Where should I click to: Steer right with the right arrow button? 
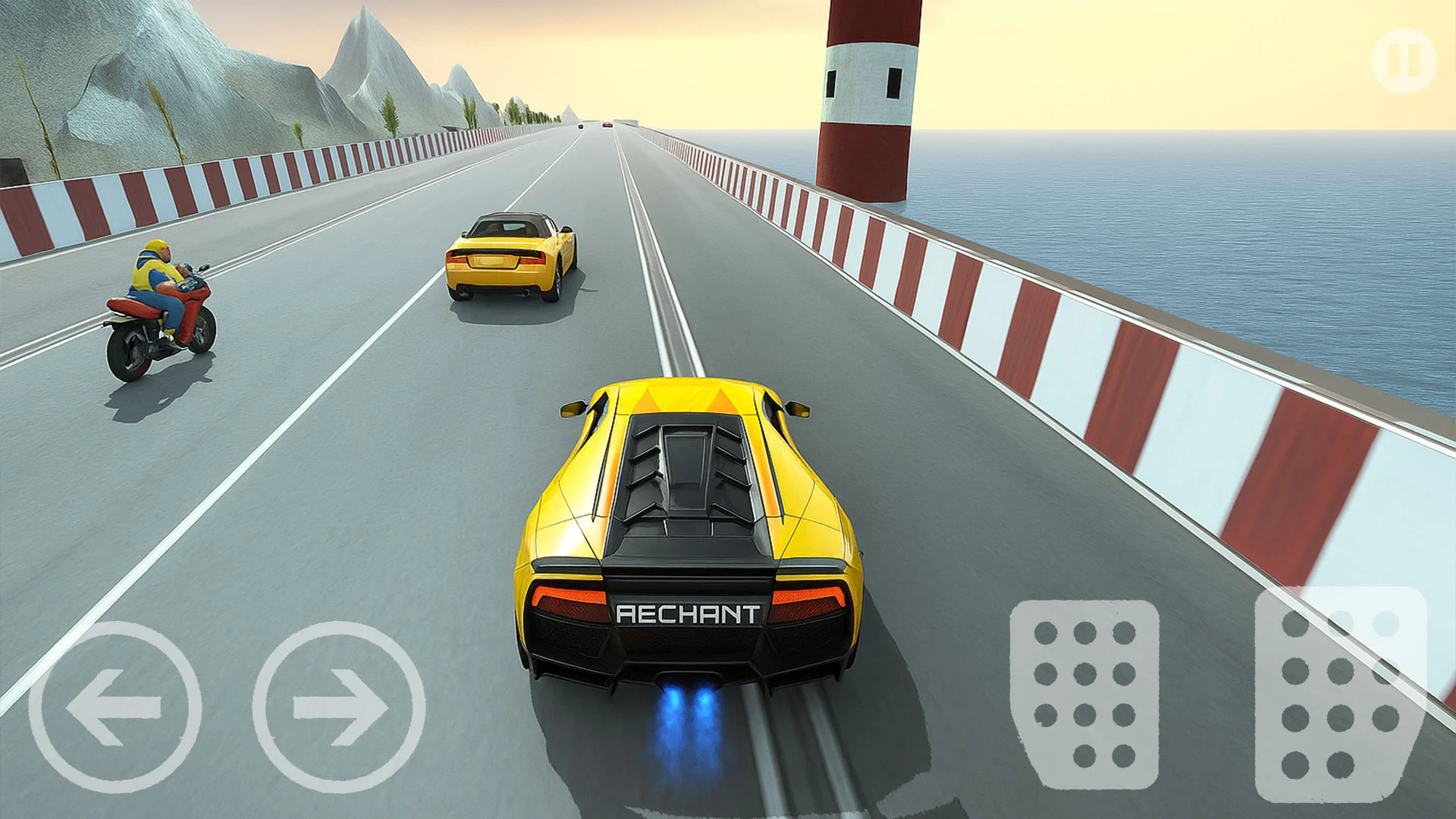tap(339, 707)
